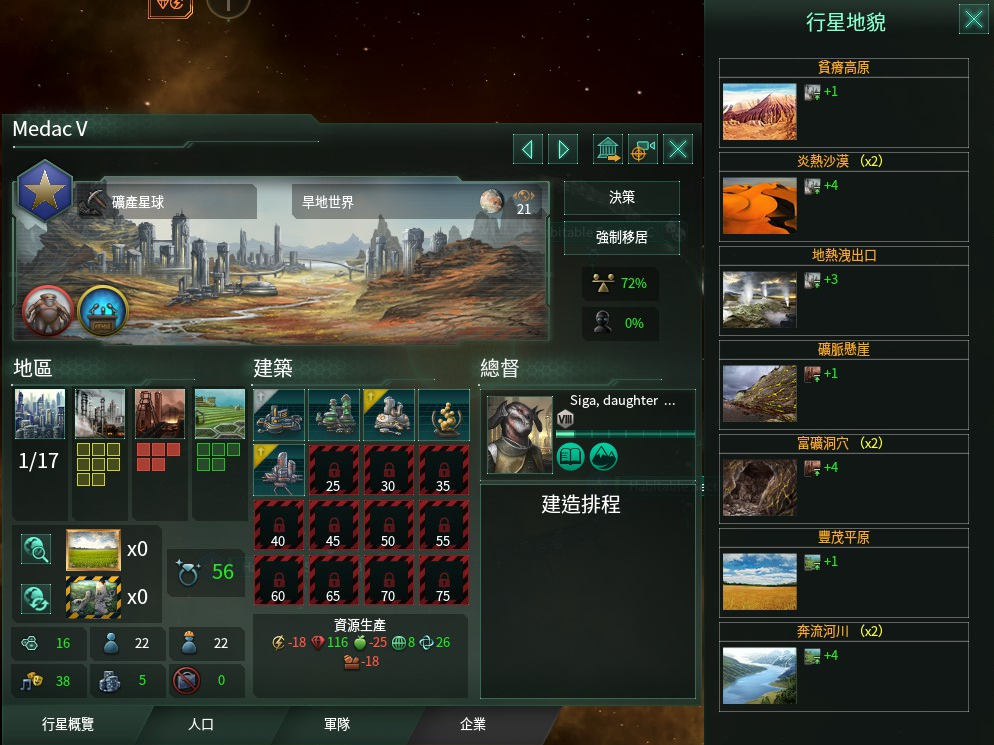Click the 礦產星球 planet designation
The width and height of the screenshot is (994, 745).
(166, 202)
